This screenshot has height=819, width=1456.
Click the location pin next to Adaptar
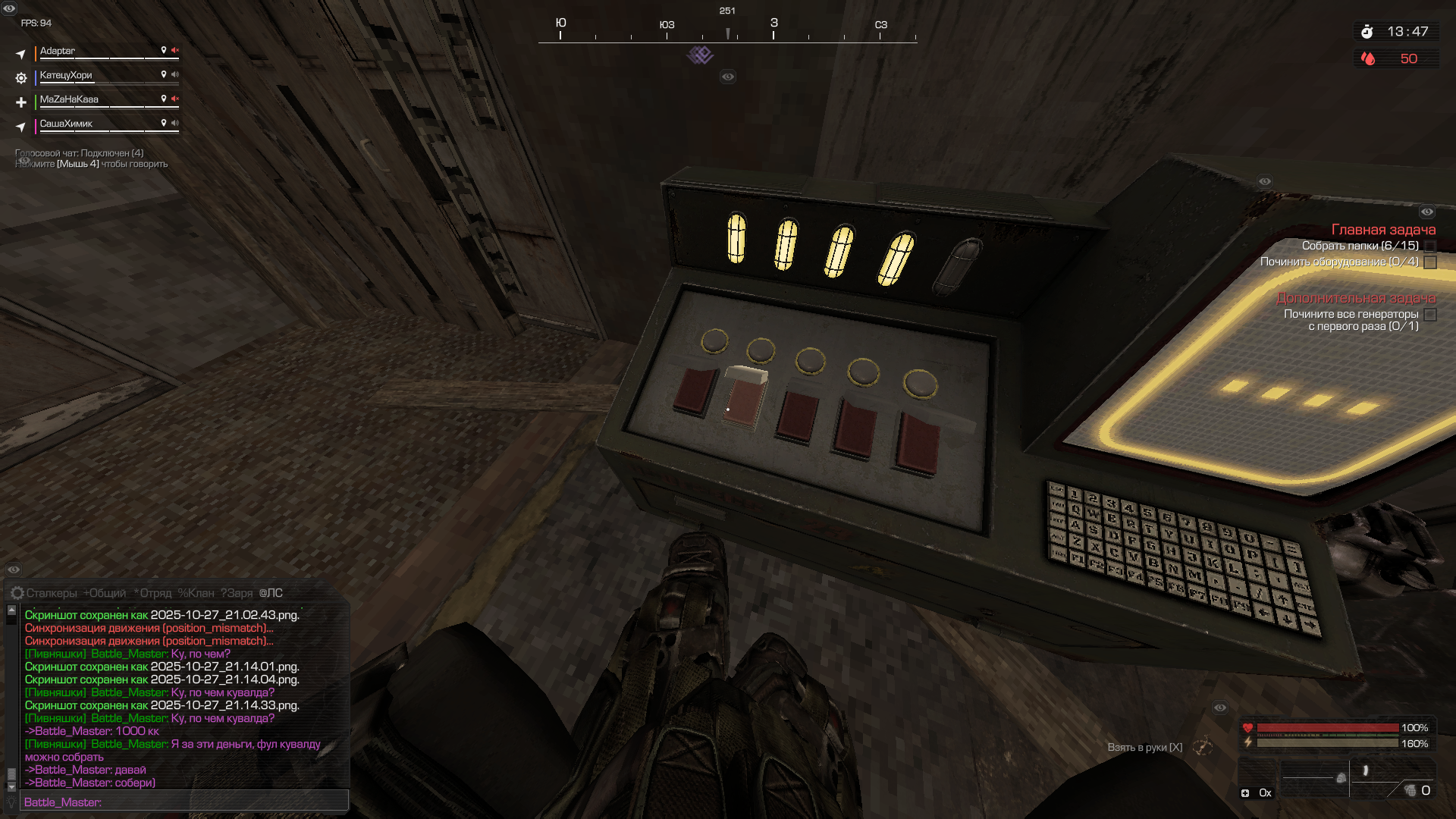point(163,50)
